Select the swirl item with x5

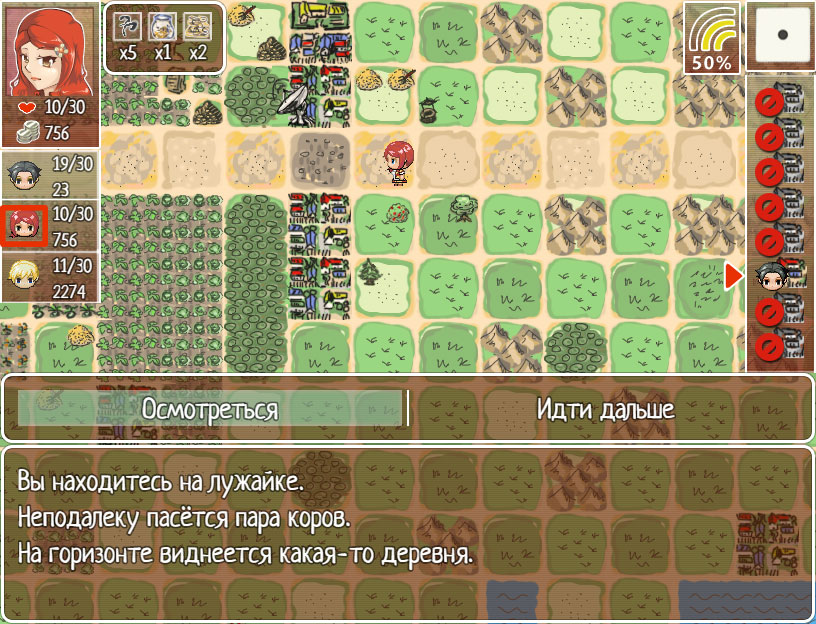[128, 36]
